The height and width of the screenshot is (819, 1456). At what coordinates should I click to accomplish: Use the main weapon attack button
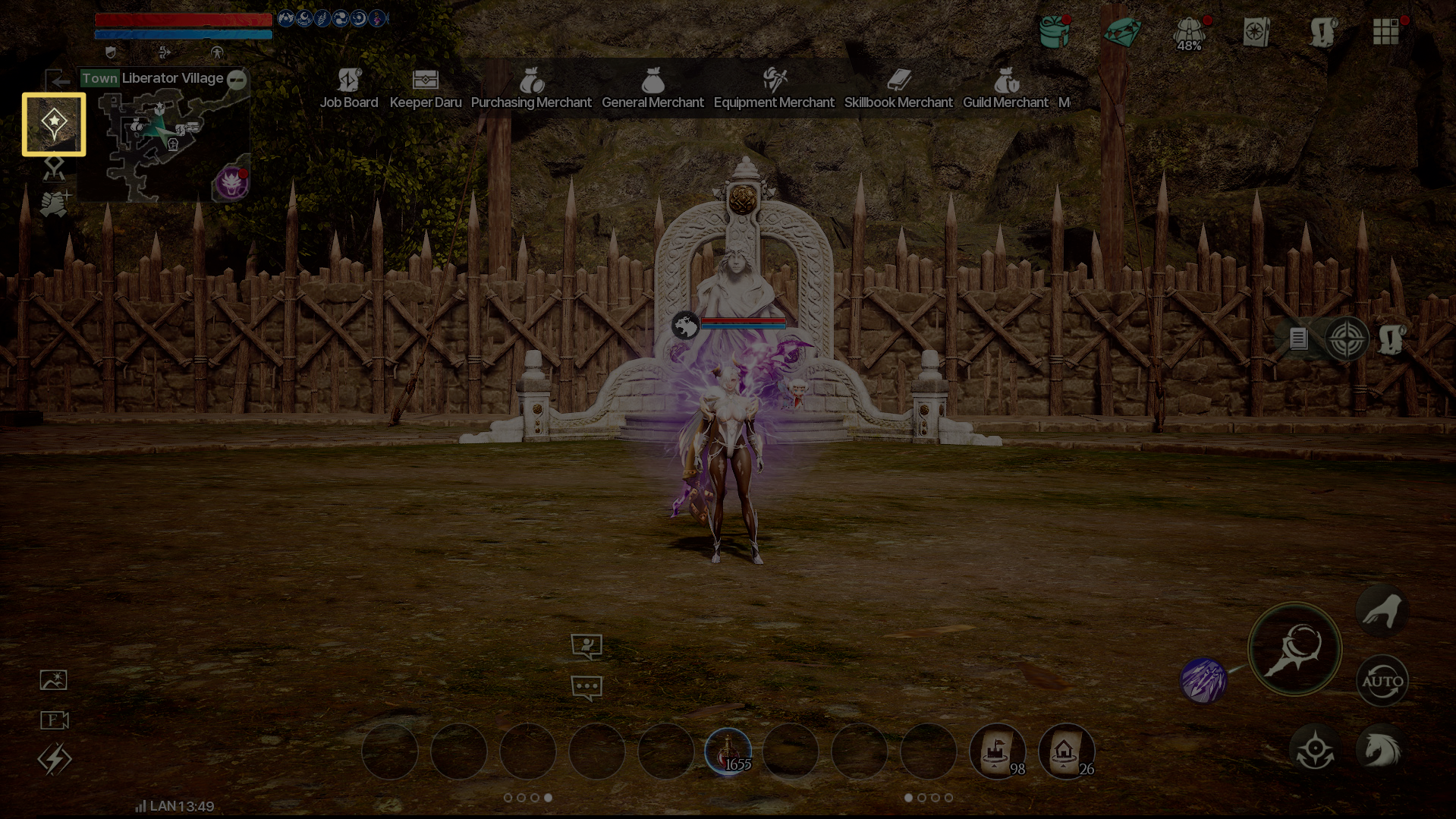[1294, 649]
